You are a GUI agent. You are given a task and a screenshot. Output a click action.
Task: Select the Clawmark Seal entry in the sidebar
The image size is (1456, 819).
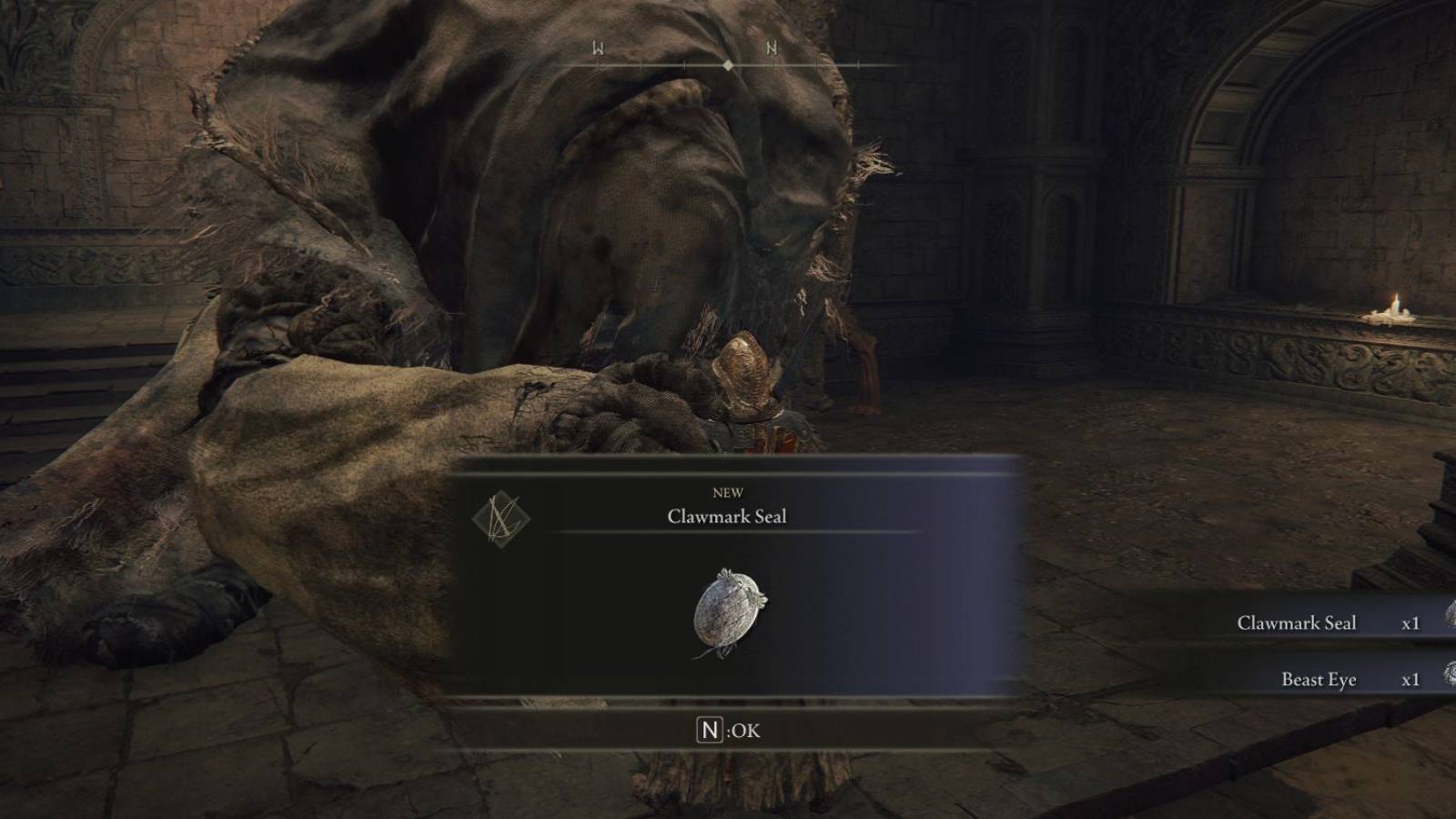pos(1297,622)
